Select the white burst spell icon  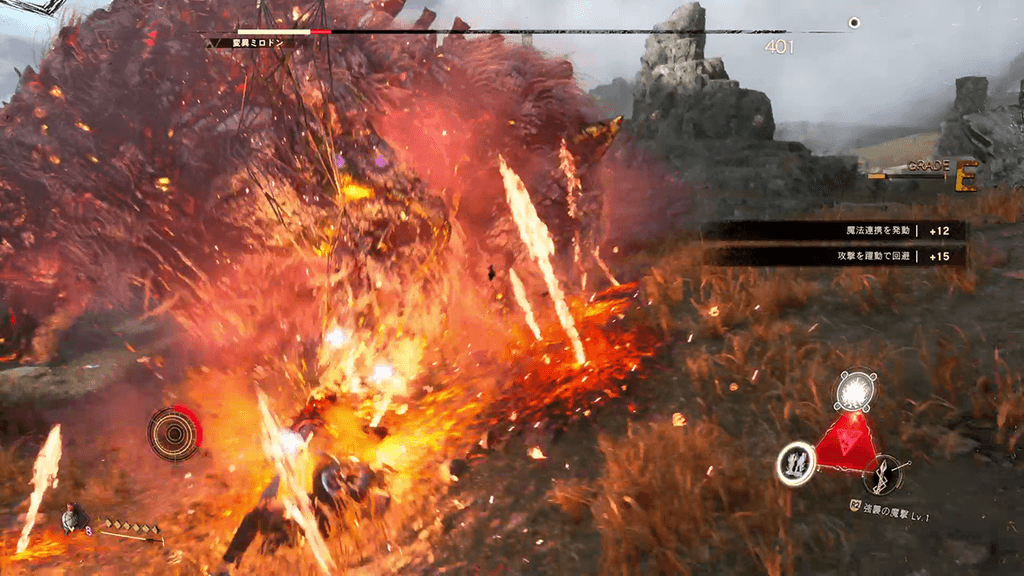tap(855, 390)
